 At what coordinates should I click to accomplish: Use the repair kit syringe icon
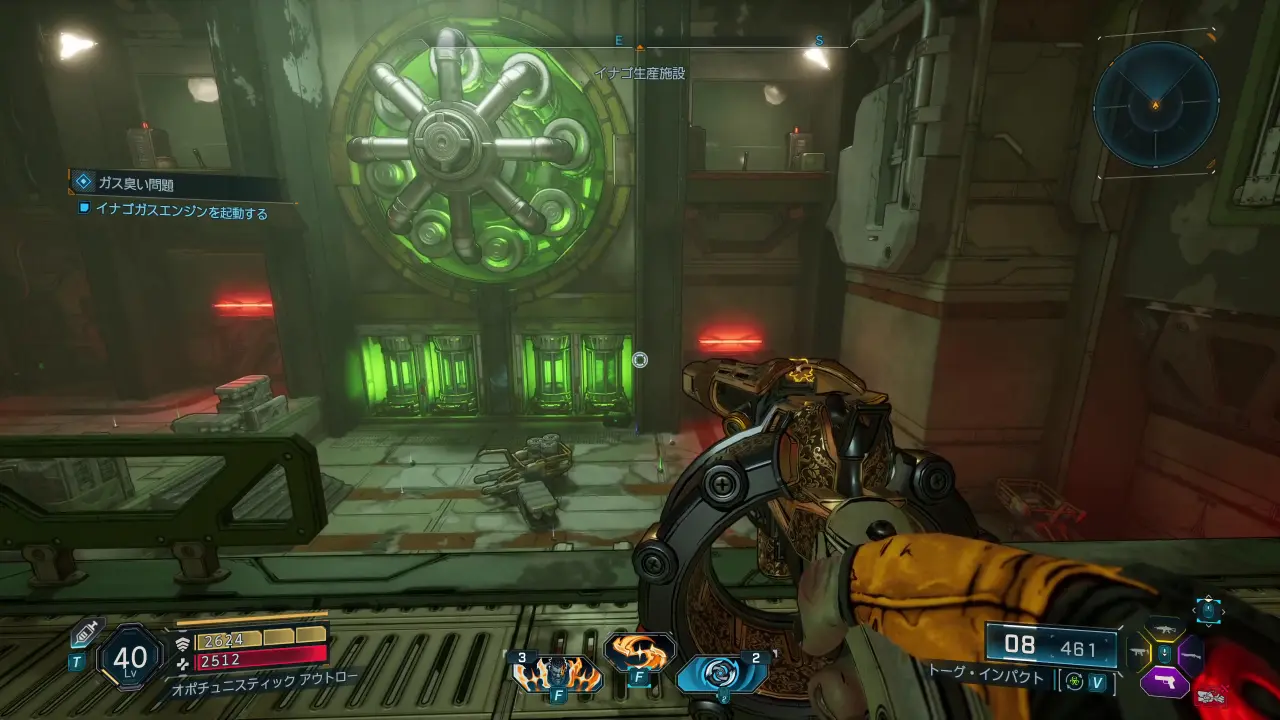[x=84, y=635]
